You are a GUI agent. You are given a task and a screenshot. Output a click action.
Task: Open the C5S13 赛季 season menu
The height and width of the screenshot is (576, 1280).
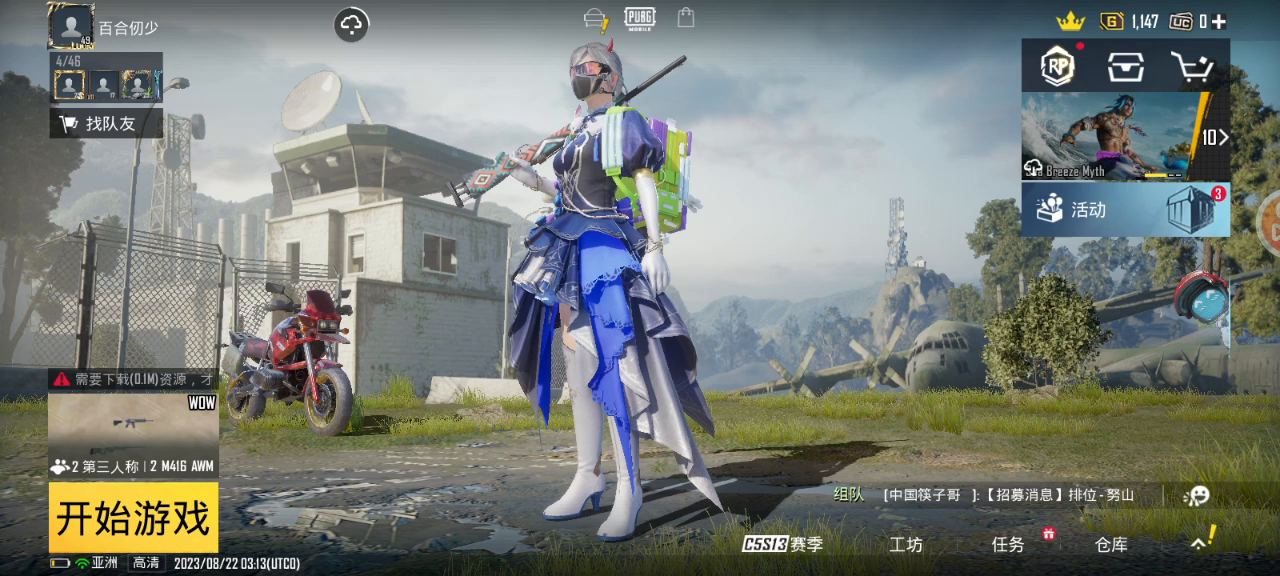point(782,544)
